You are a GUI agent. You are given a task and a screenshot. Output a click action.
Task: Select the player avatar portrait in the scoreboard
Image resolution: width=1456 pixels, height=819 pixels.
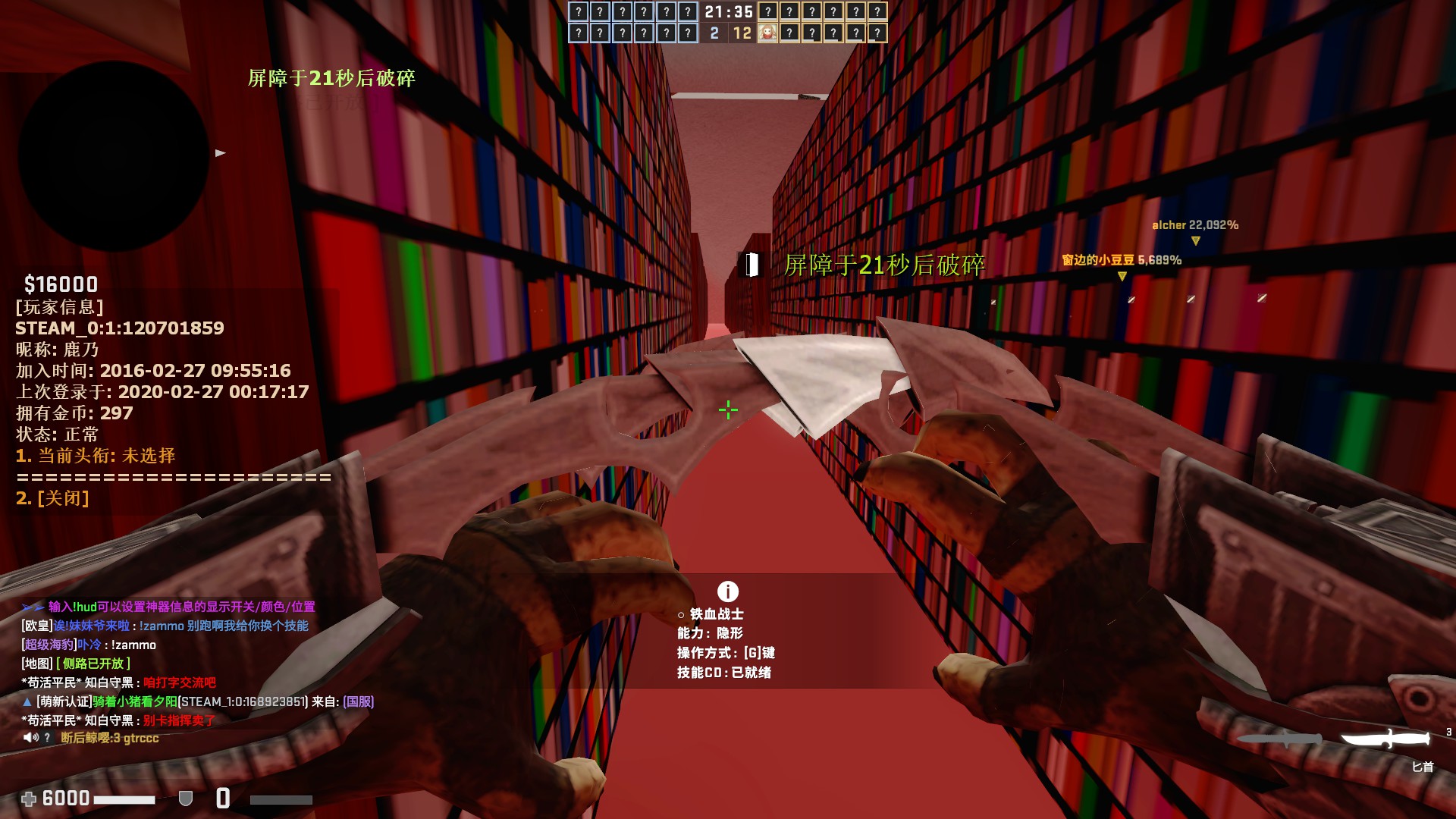(767, 33)
